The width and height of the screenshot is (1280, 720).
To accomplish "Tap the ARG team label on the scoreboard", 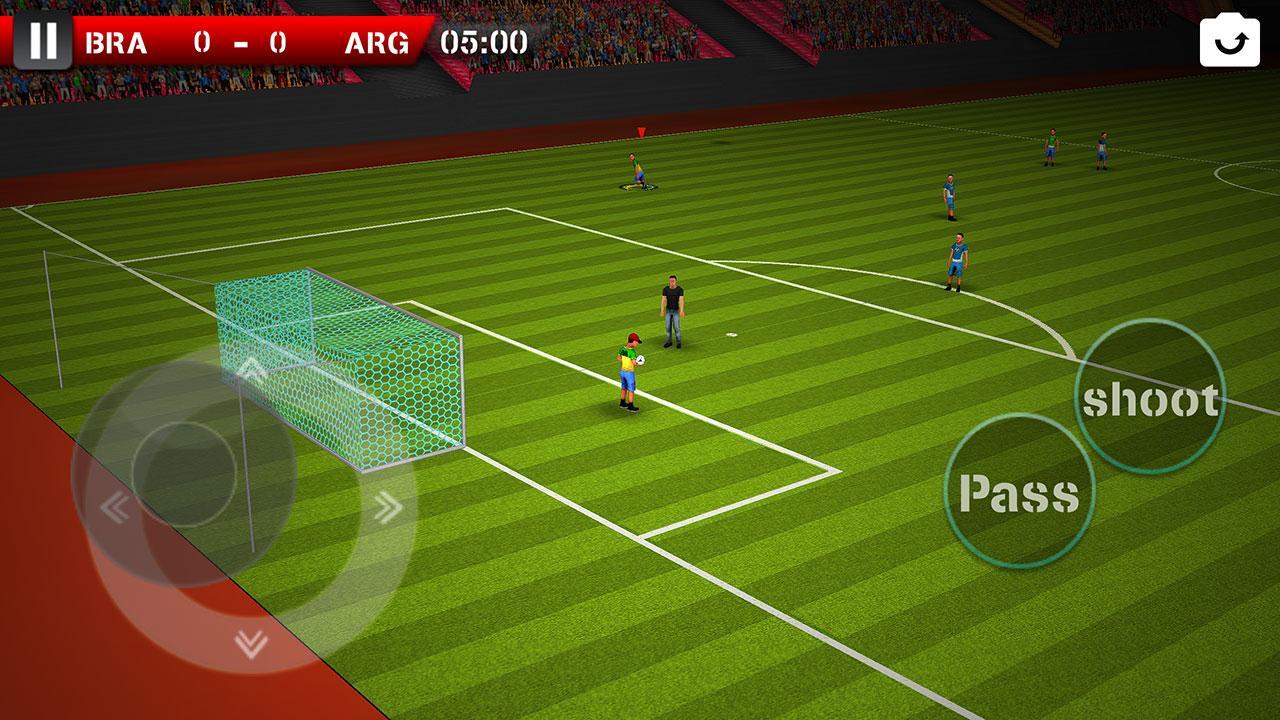I will [378, 43].
